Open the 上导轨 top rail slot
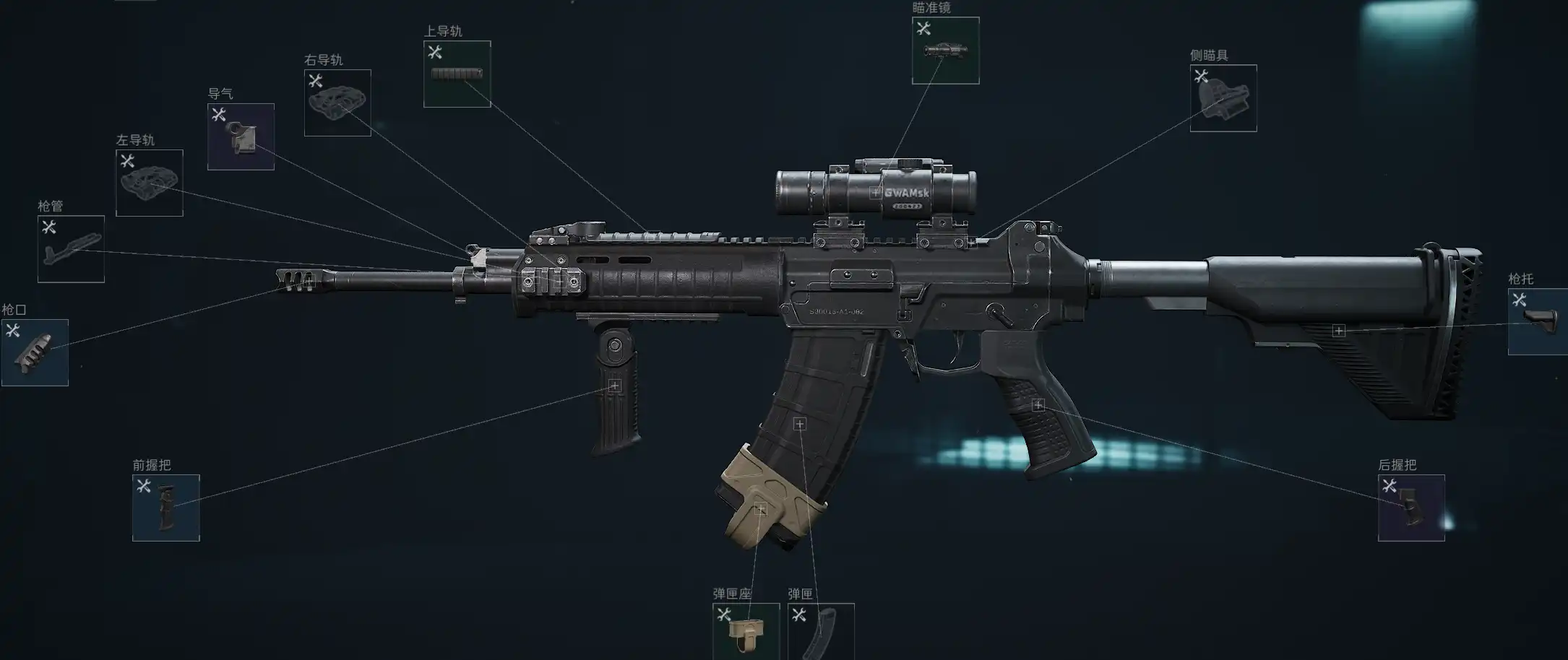The image size is (1568, 660). [x=457, y=74]
